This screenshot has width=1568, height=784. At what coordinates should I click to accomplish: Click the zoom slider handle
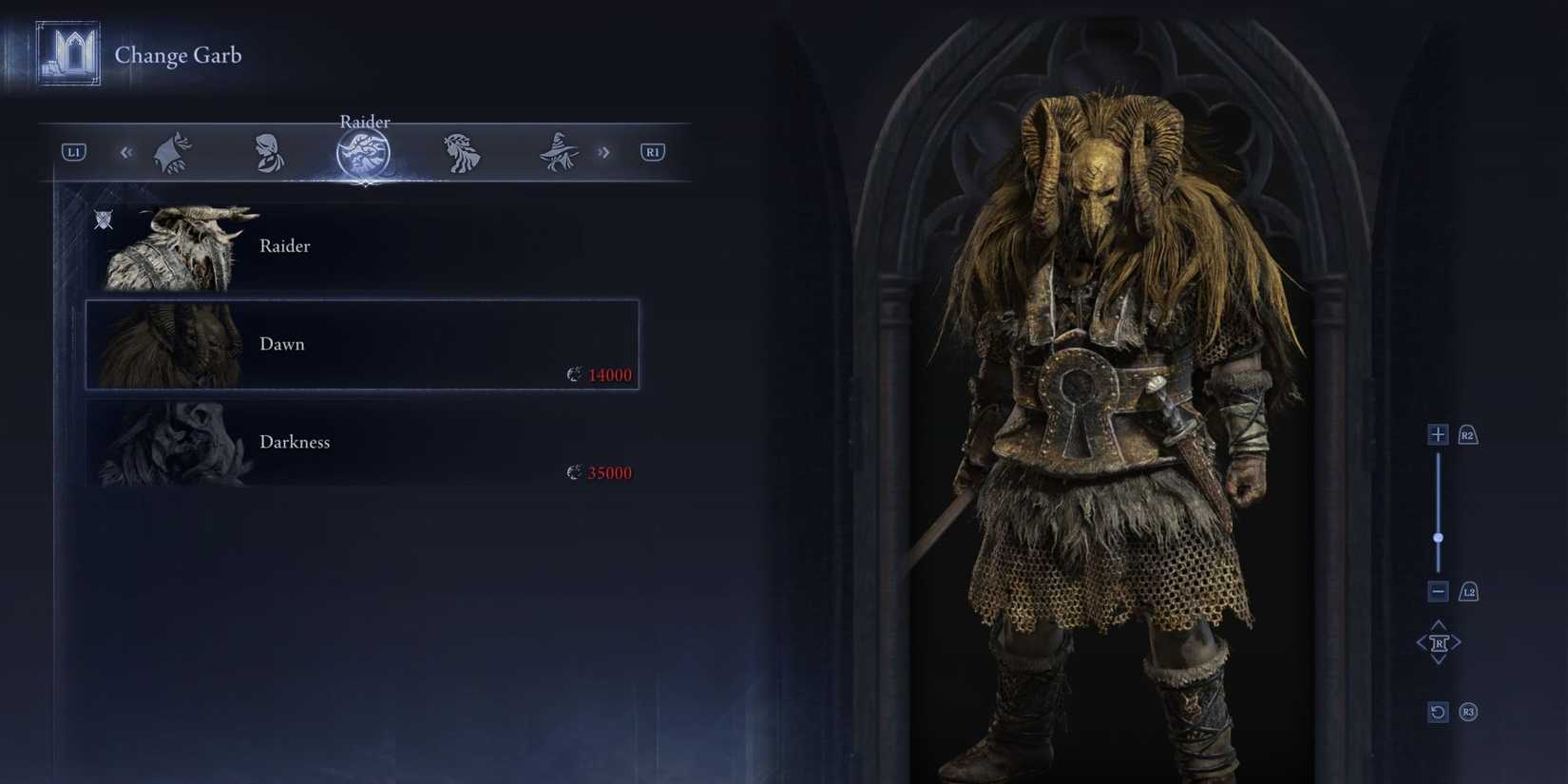click(1439, 536)
